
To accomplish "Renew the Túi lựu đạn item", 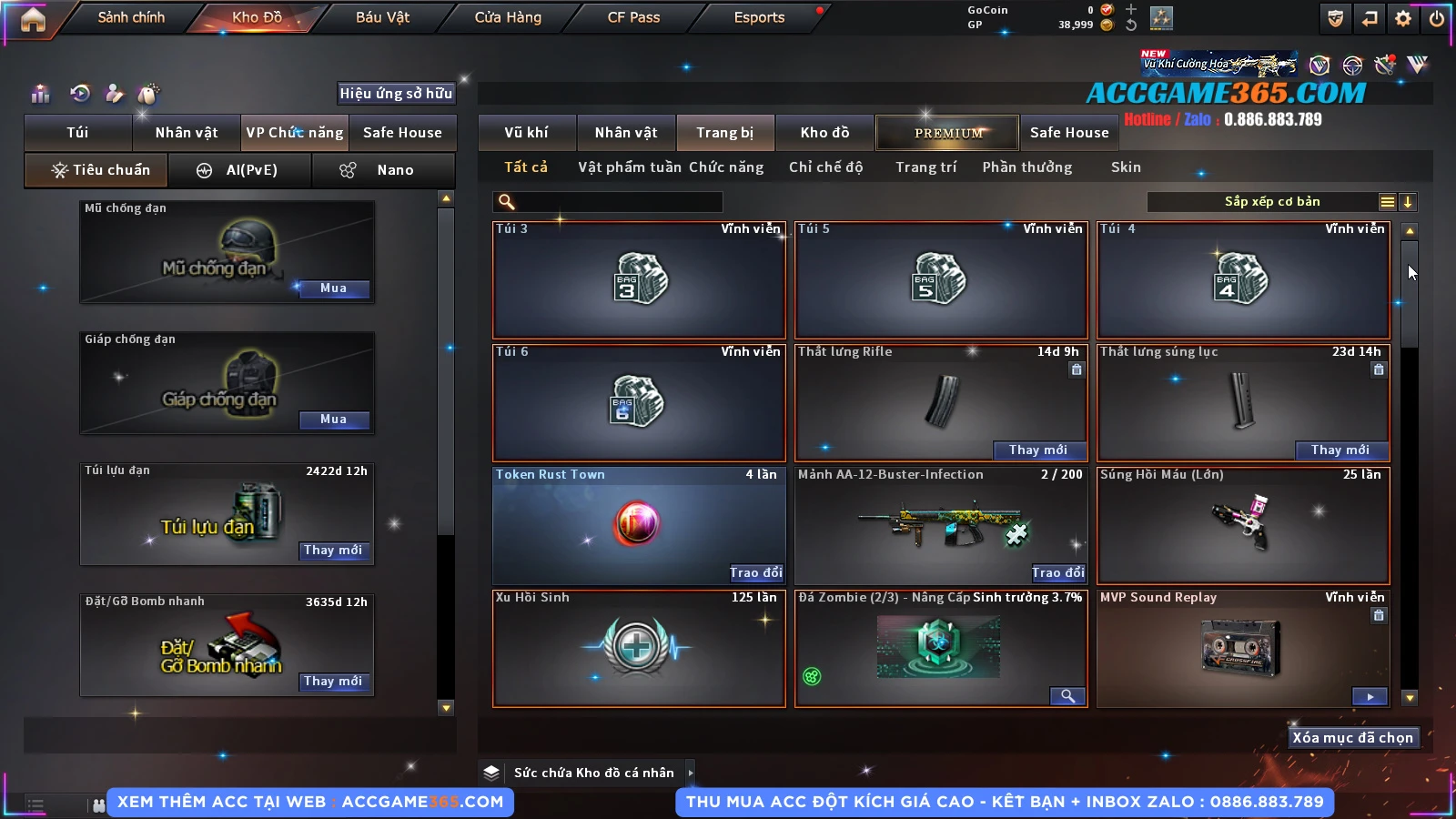I will tap(333, 551).
